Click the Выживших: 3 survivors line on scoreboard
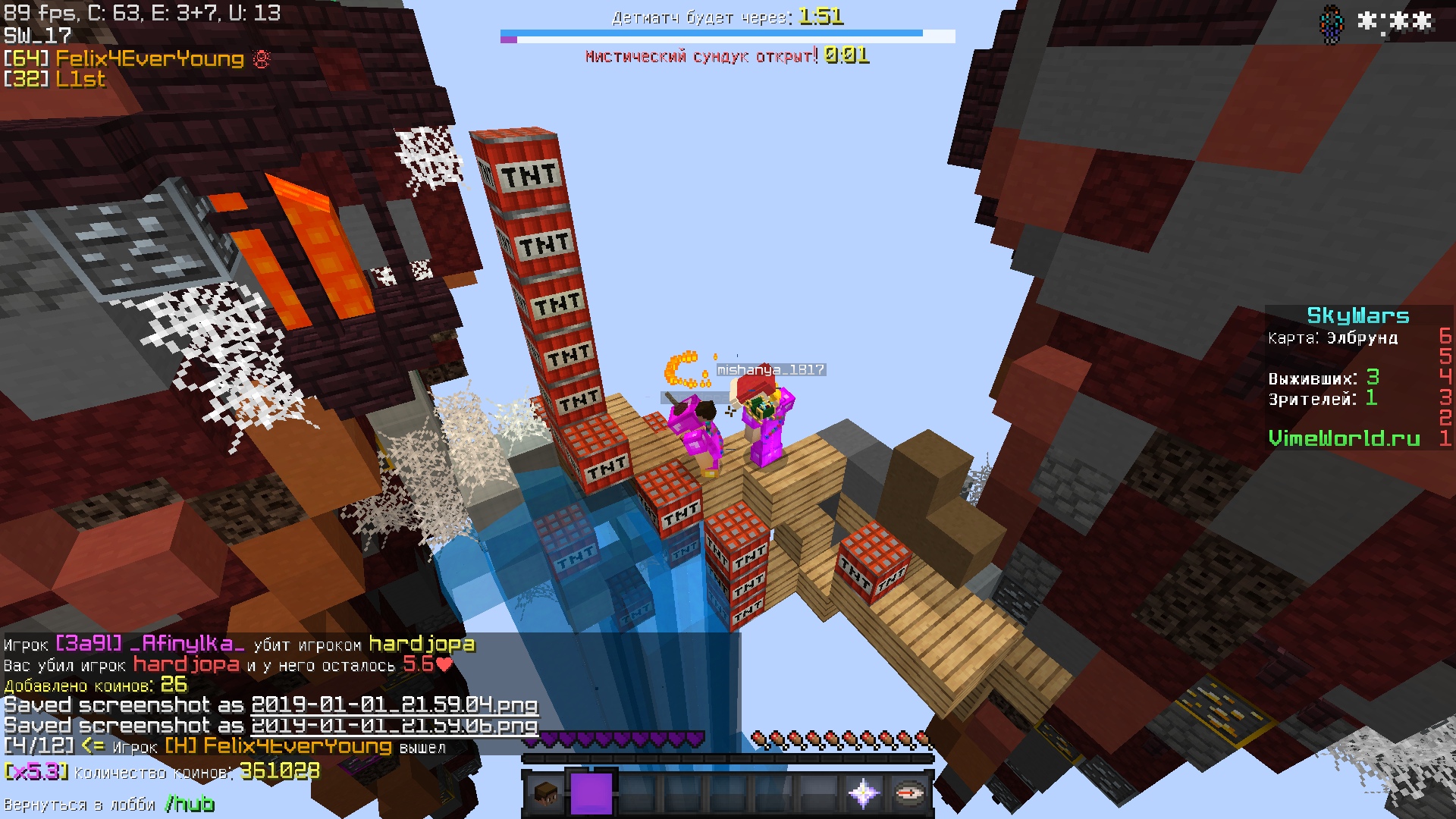Viewport: 1456px width, 819px height. 1323,379
